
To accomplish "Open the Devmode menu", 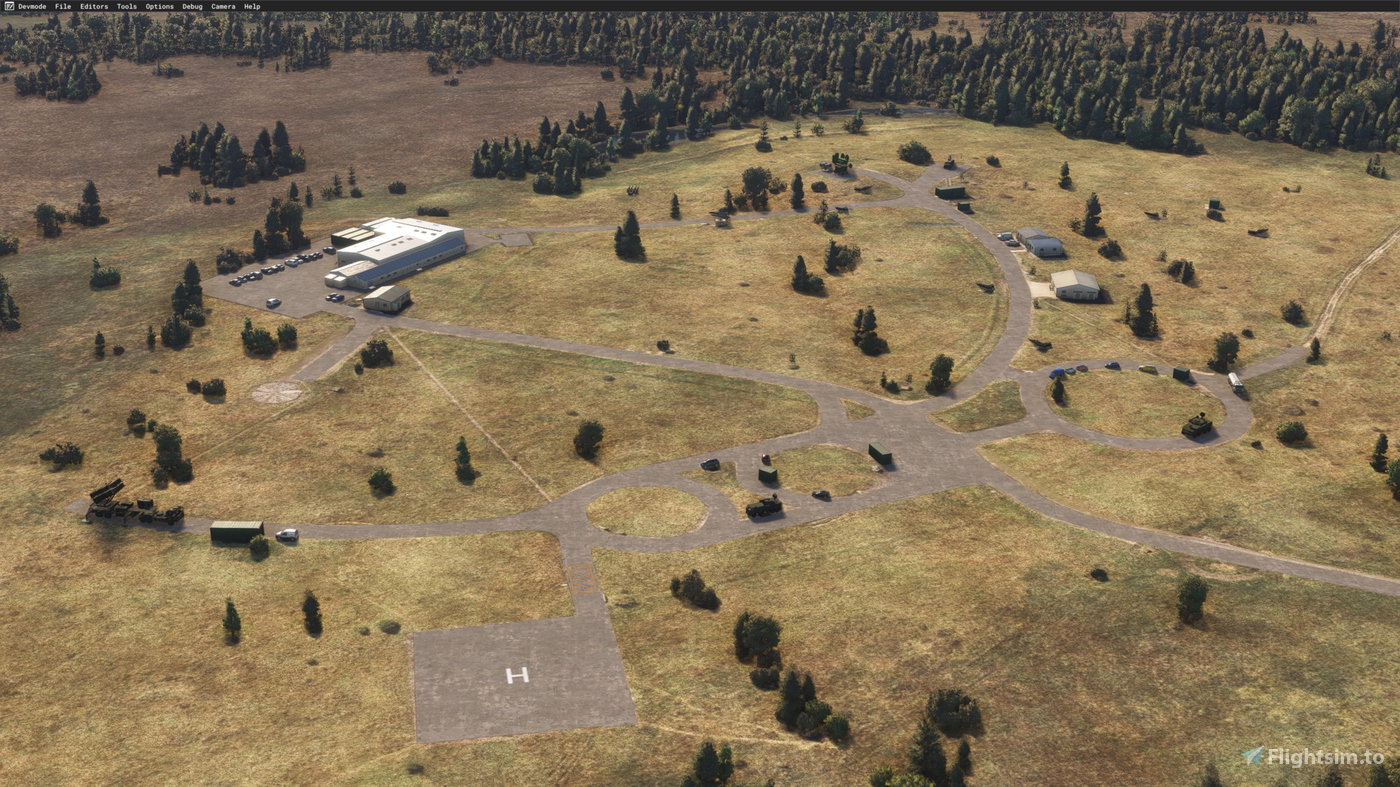I will coord(31,6).
